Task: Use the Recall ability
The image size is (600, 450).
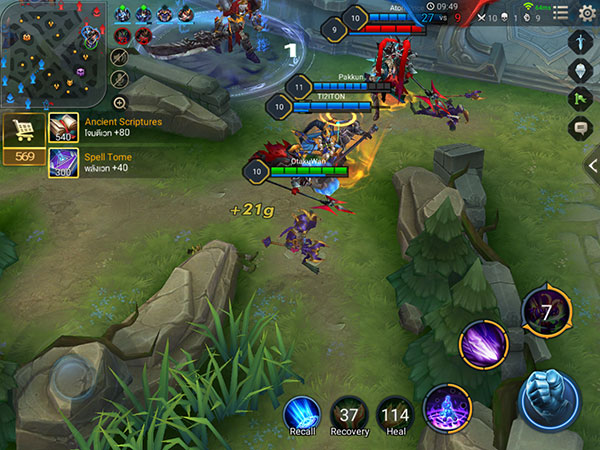Action: [301, 415]
